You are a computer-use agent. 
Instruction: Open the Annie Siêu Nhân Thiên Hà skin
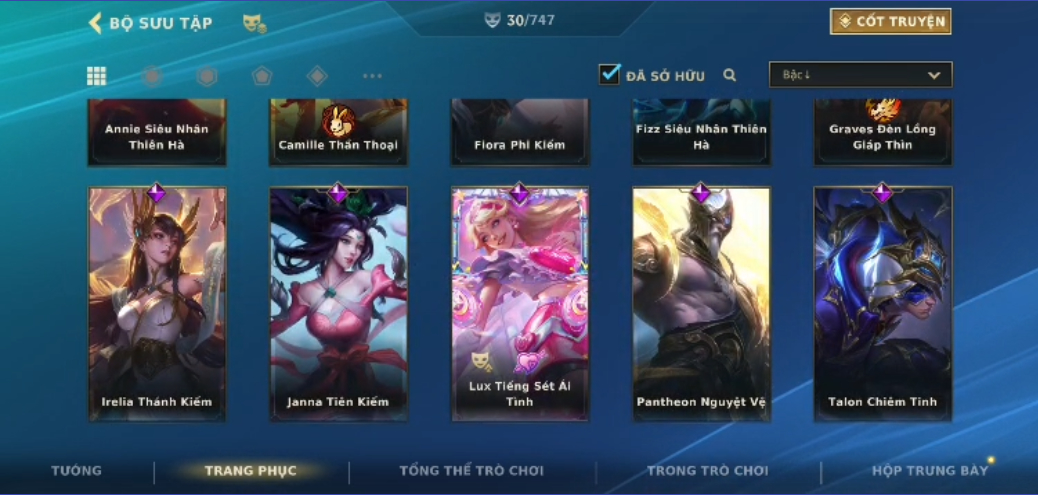[157, 132]
